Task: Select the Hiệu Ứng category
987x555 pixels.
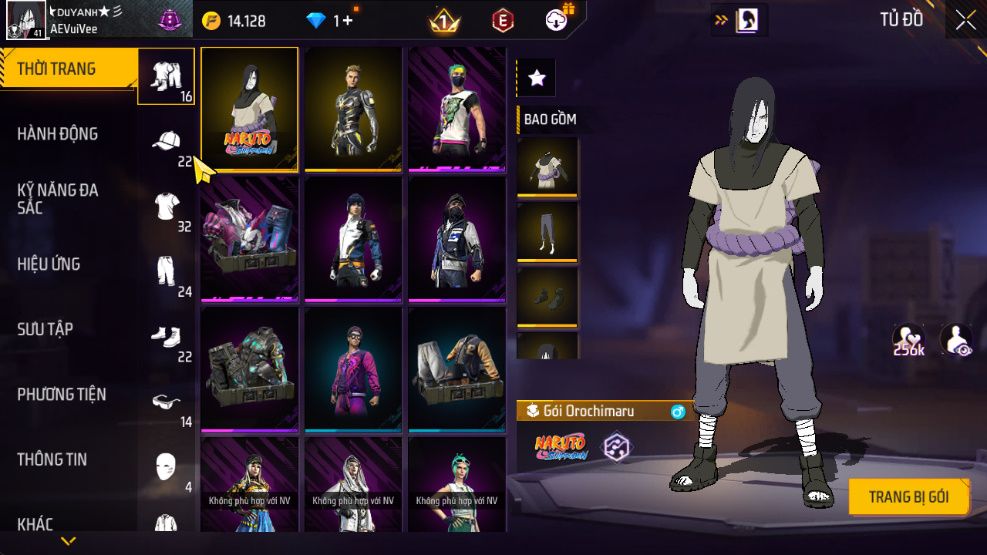Action: tap(49, 264)
